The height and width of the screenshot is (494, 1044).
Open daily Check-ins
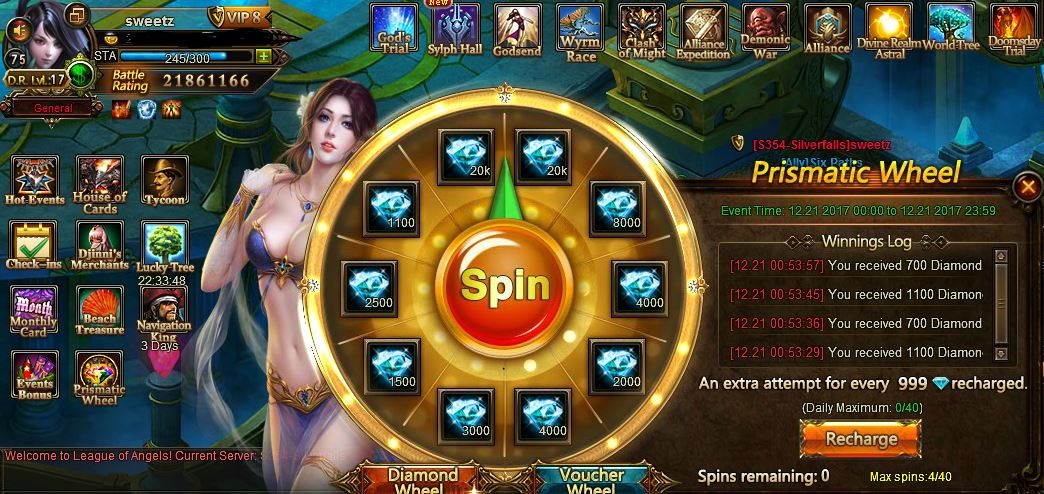coord(34,246)
